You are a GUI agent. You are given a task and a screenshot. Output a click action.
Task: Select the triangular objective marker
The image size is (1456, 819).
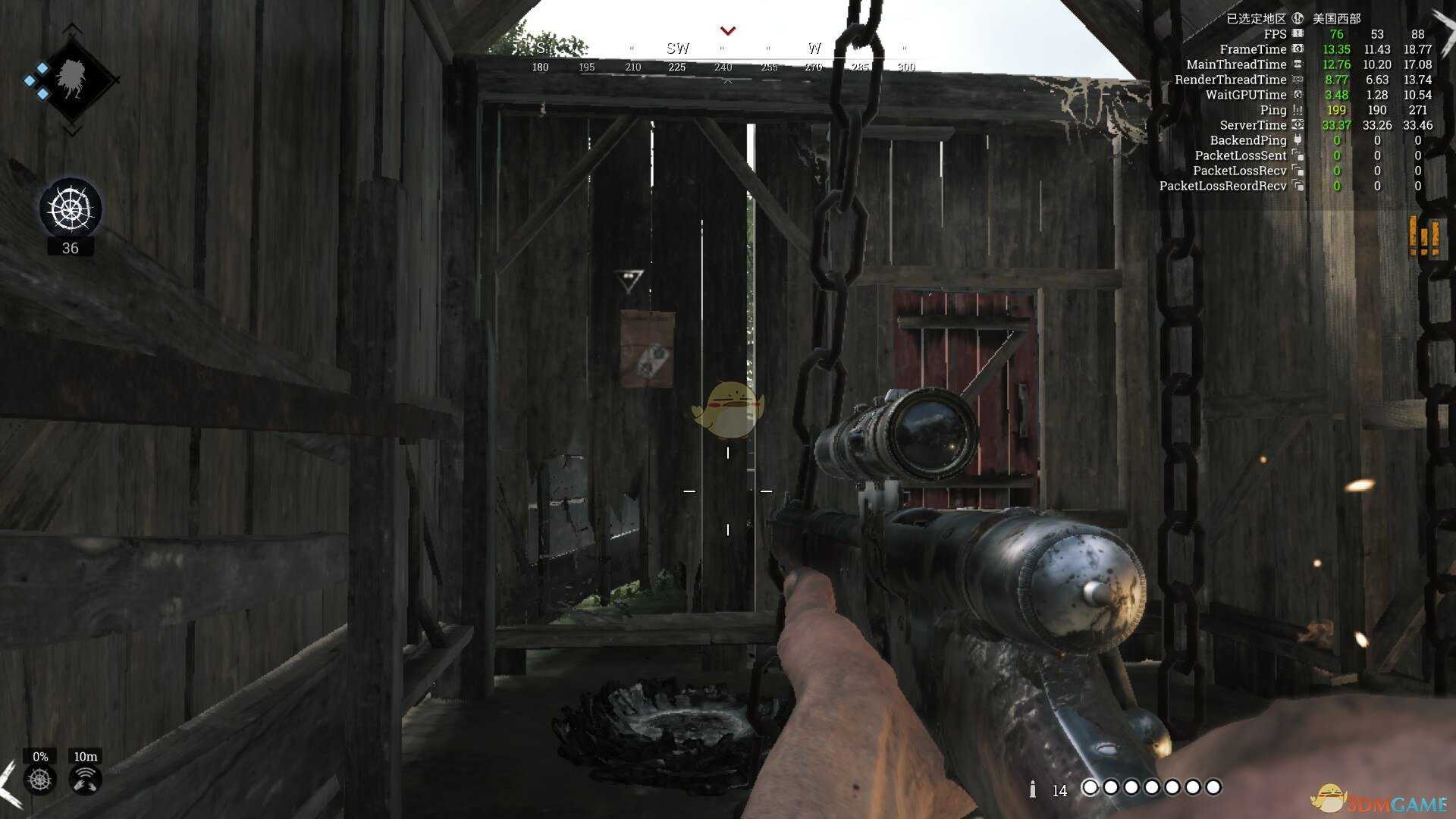(x=629, y=280)
